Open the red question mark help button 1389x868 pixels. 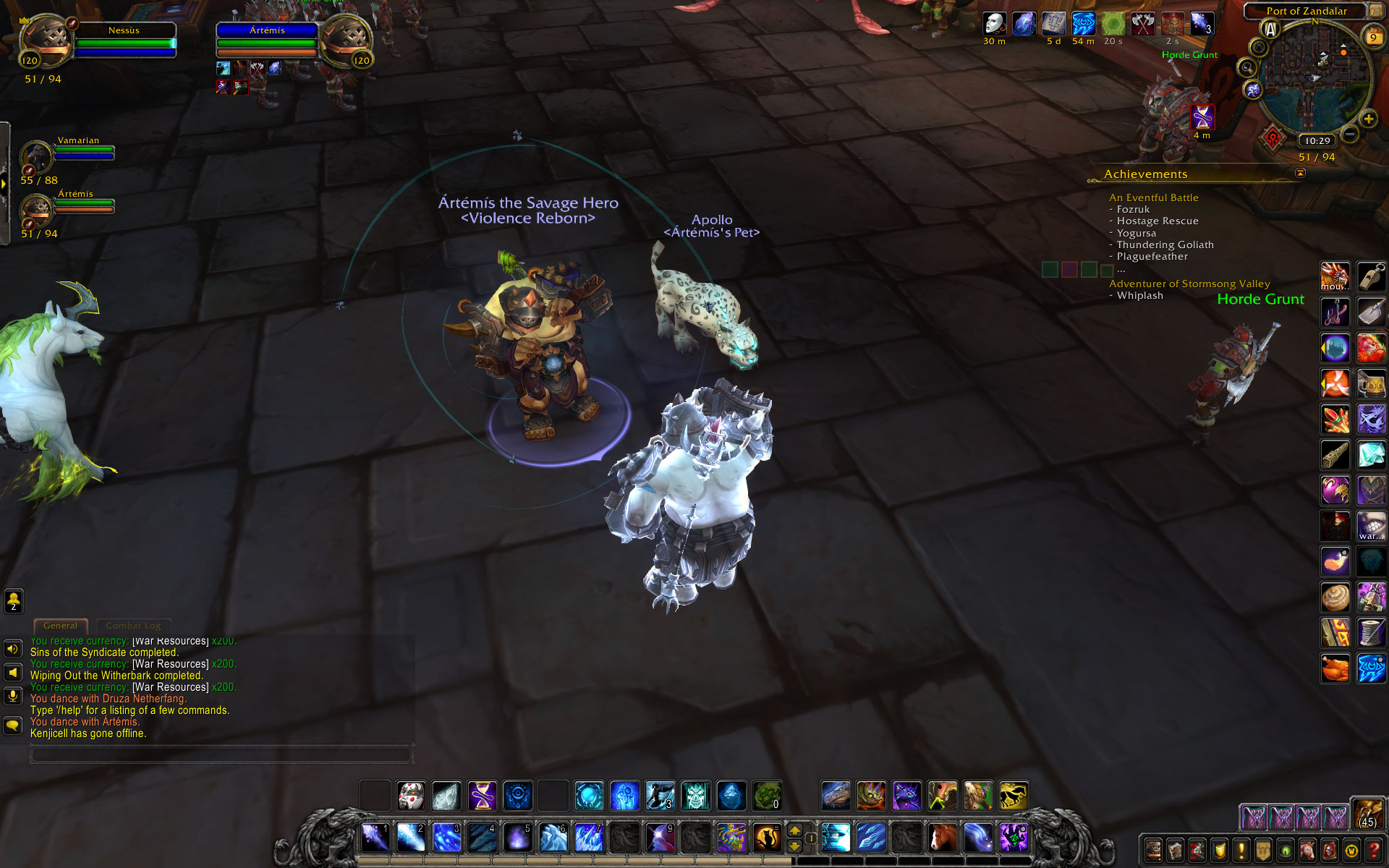point(1374,850)
